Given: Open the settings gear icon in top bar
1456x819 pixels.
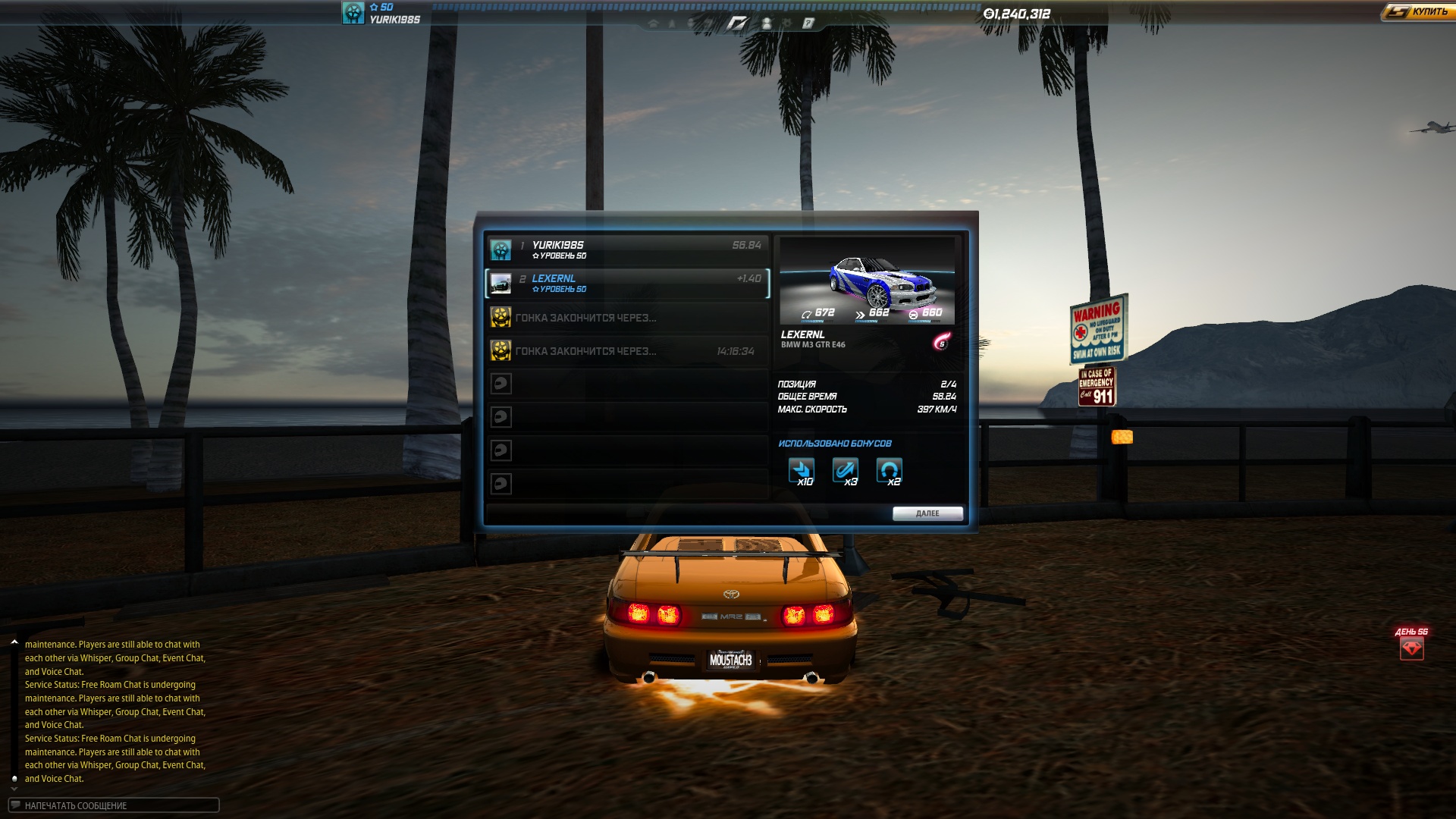Looking at the screenshot, I should click(x=787, y=24).
